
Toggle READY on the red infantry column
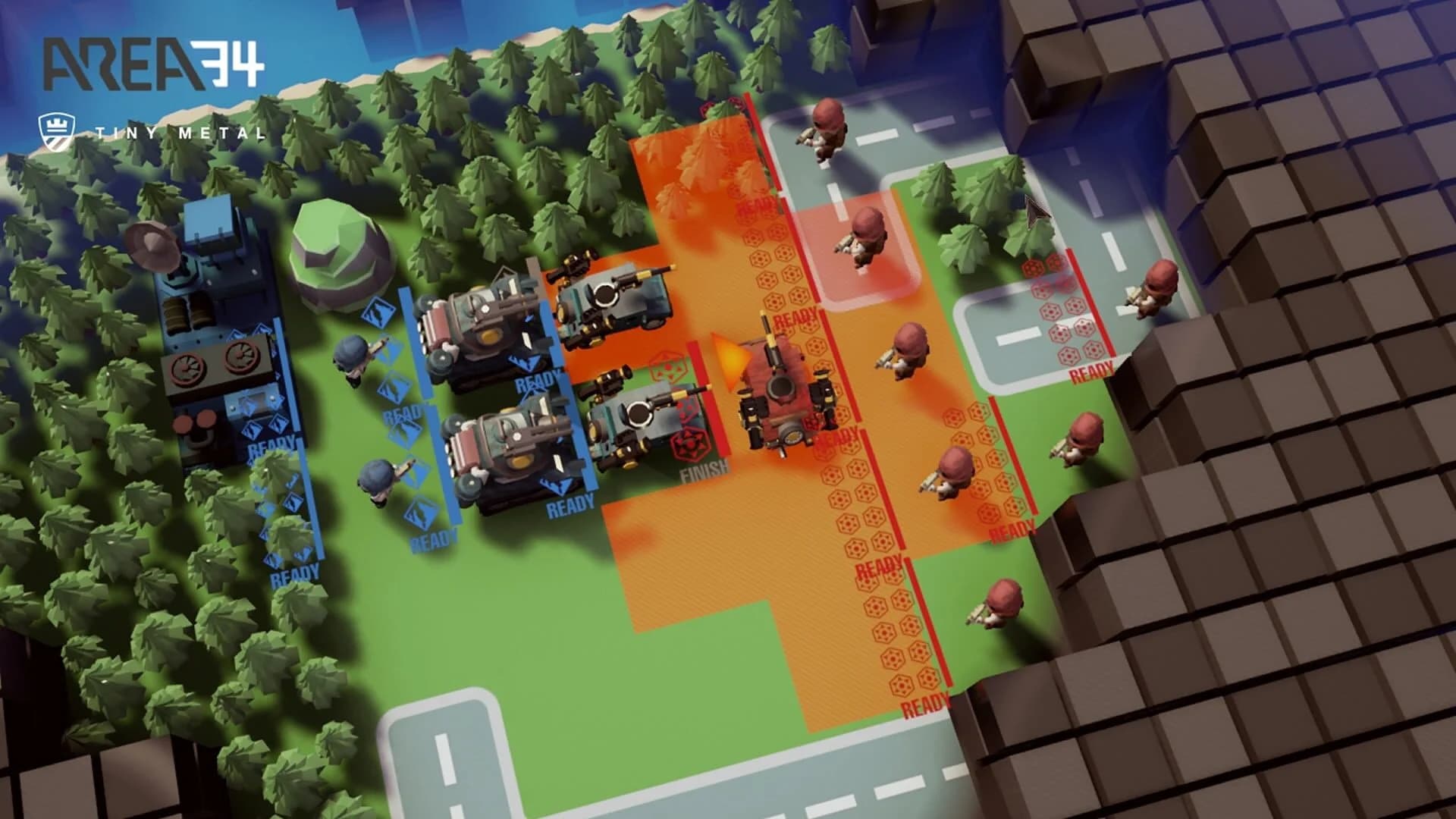coord(880,565)
